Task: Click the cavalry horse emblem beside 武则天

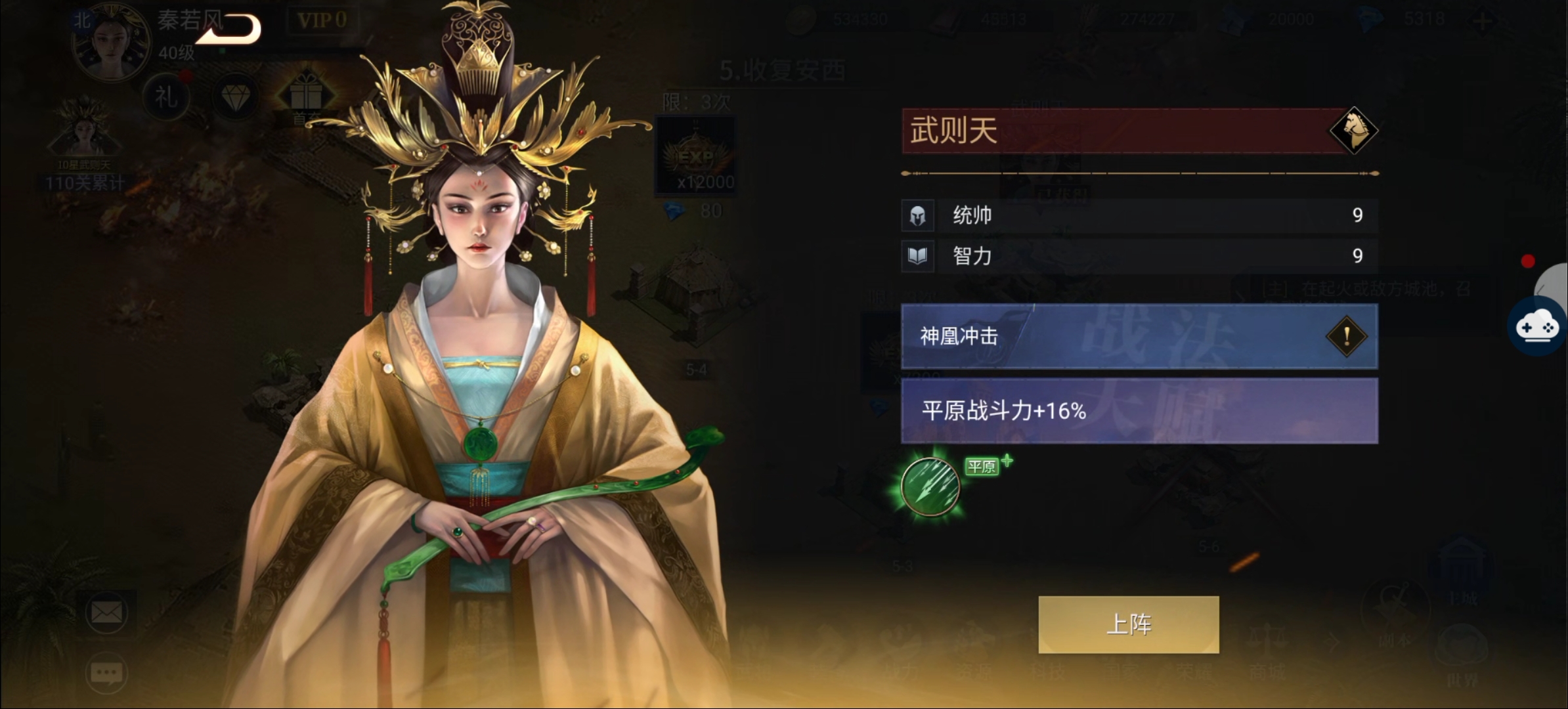Action: [x=1353, y=131]
